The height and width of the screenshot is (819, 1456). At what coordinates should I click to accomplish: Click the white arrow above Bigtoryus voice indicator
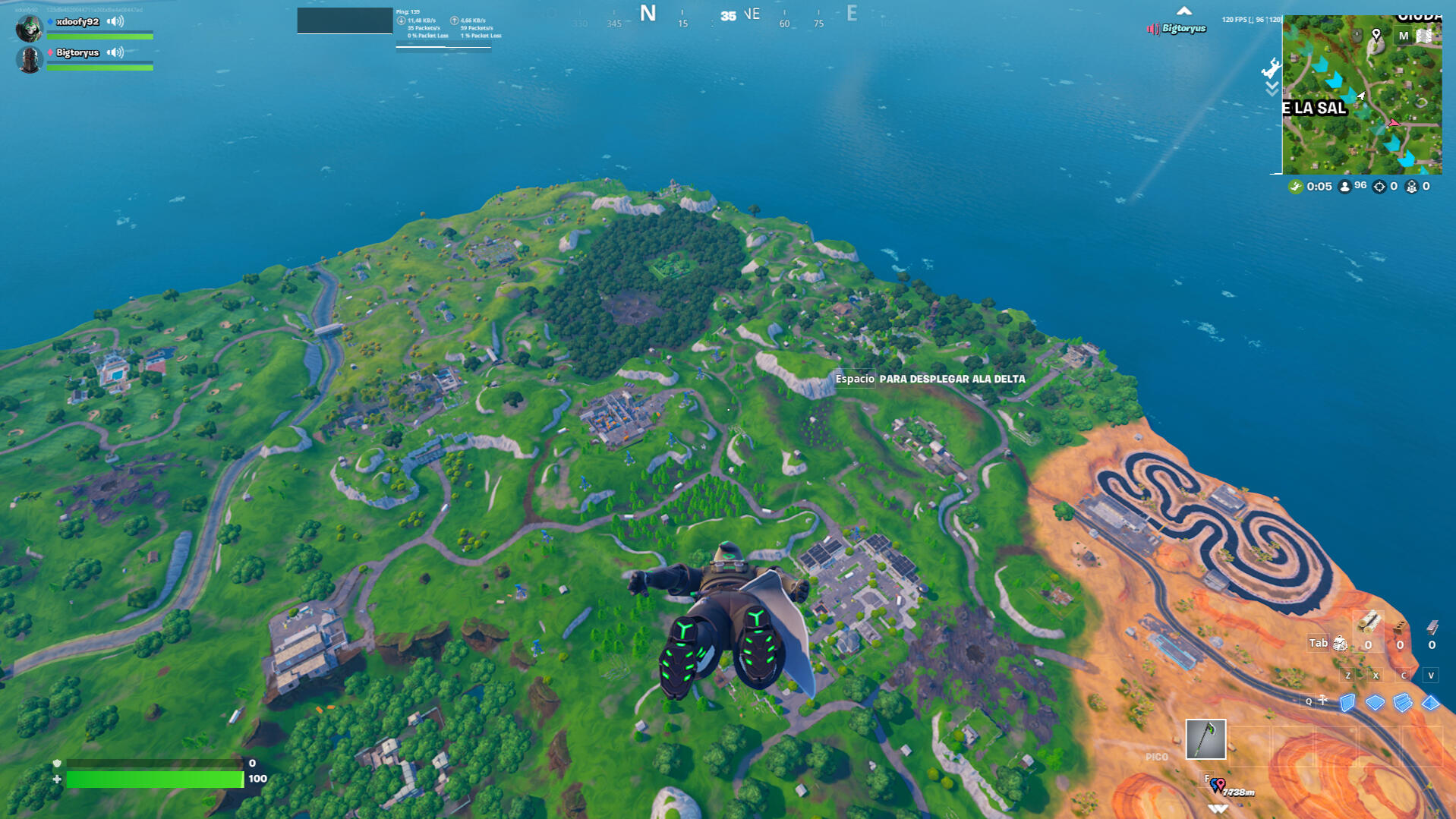1183,11
